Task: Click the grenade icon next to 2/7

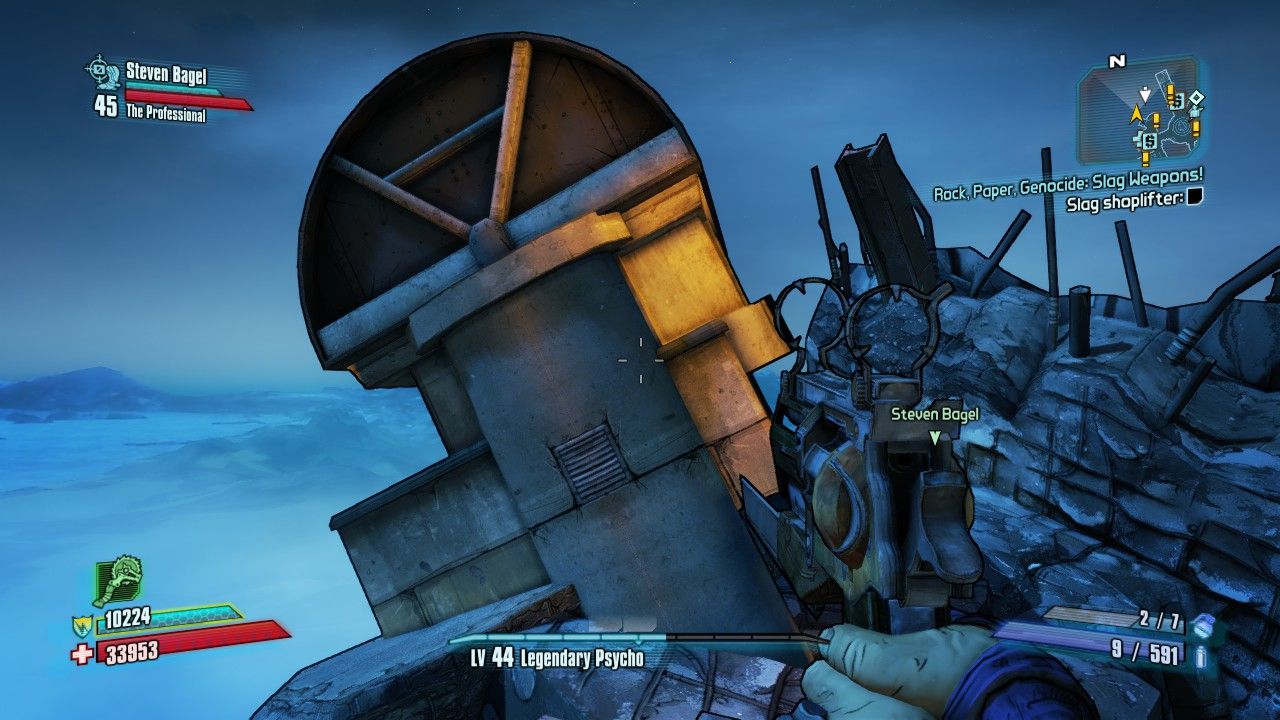Action: (x=1204, y=626)
